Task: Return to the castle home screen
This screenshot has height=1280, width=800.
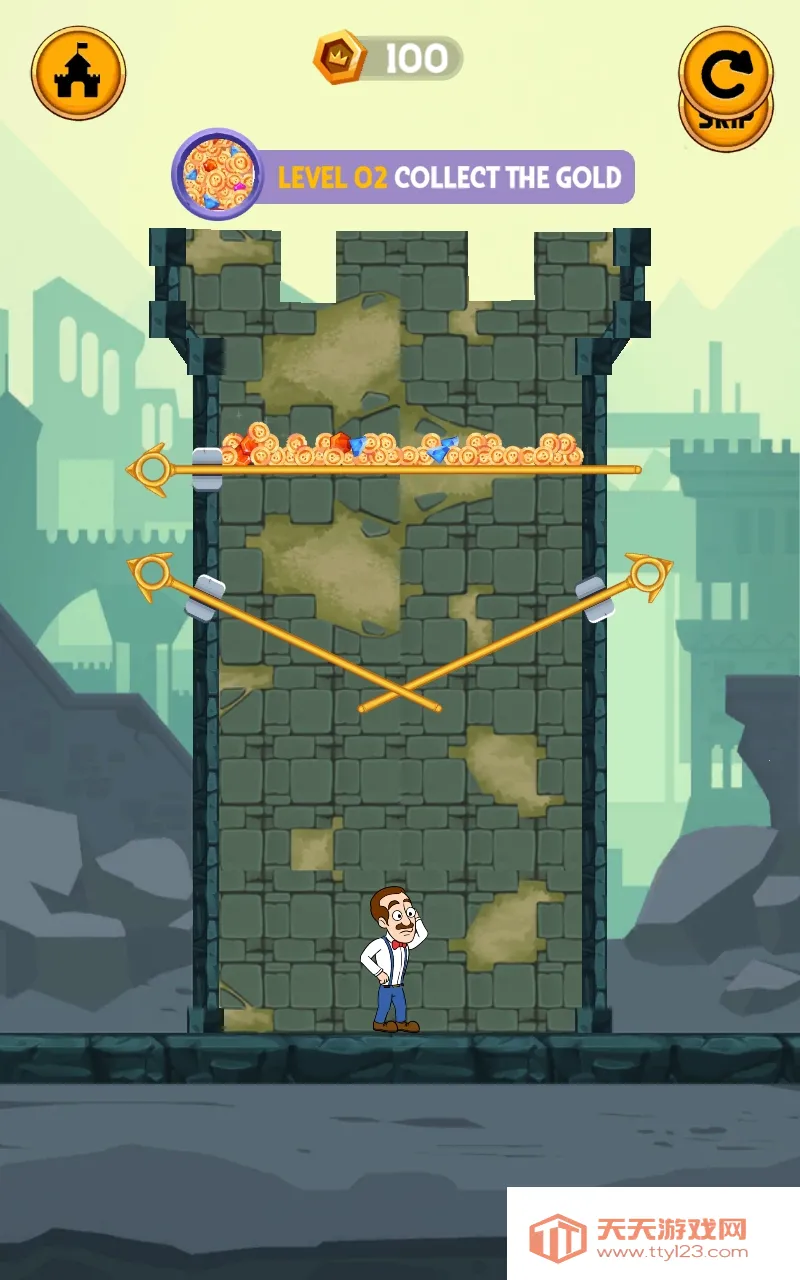Action: pyautogui.click(x=78, y=72)
